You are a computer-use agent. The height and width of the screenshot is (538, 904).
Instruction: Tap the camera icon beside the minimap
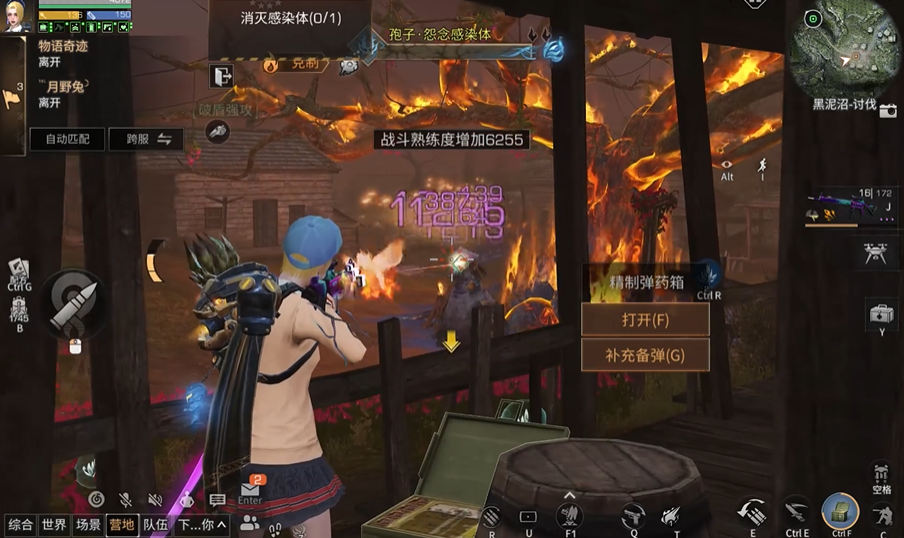point(888,111)
